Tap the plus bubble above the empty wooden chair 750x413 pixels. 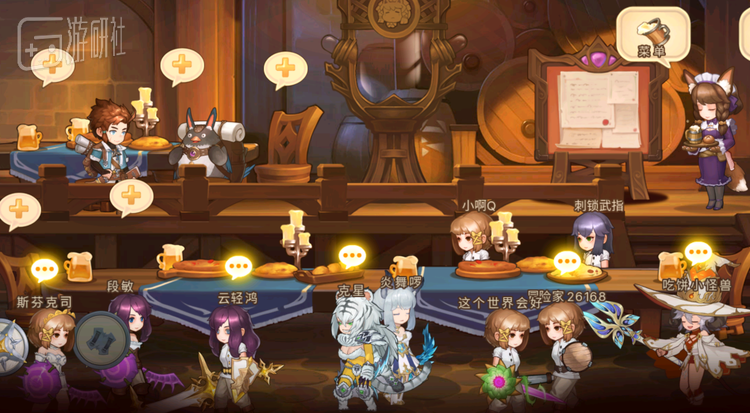pos(285,70)
